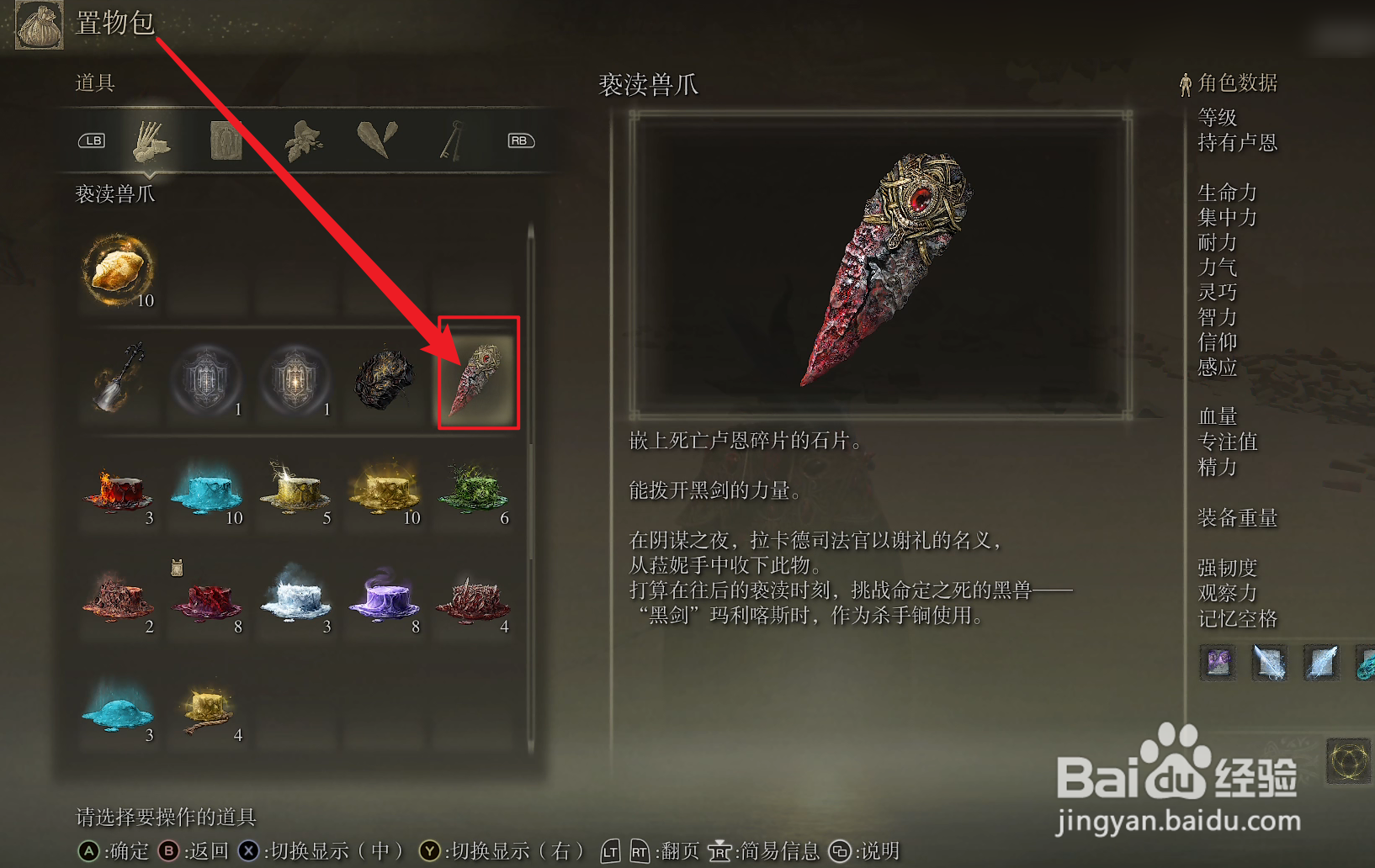This screenshot has height=868, width=1375.
Task: Click the LT flip-page control near 翻页
Action: (x=612, y=851)
